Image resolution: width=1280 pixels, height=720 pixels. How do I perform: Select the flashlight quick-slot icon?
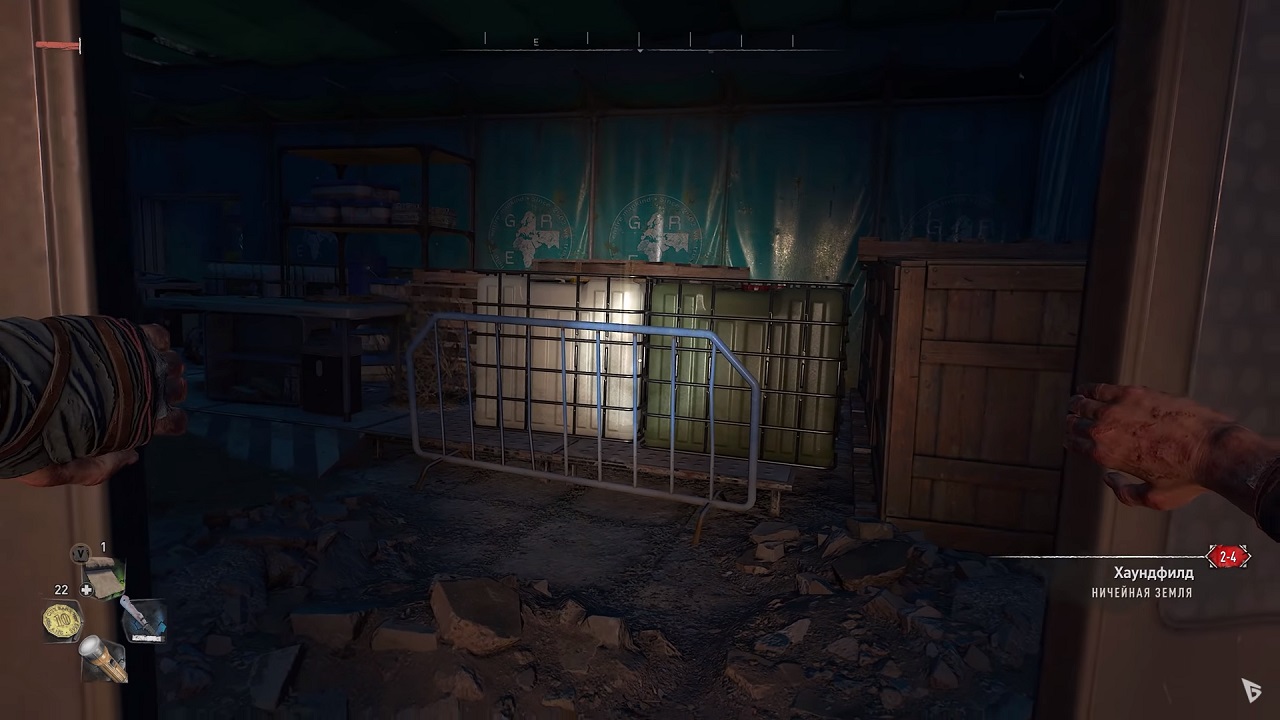[105, 660]
